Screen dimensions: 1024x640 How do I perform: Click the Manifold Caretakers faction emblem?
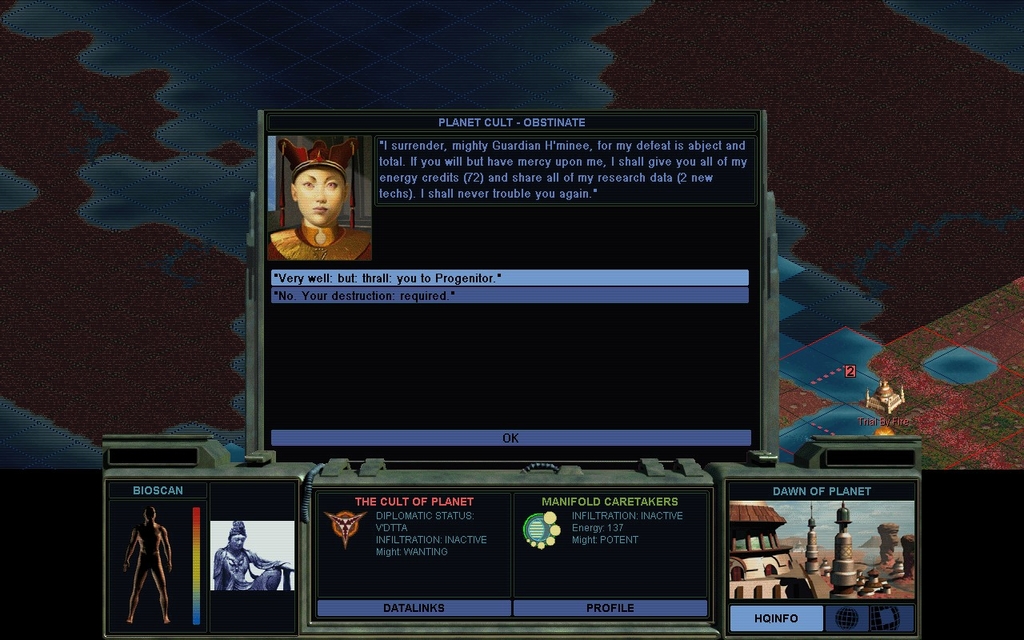[541, 529]
